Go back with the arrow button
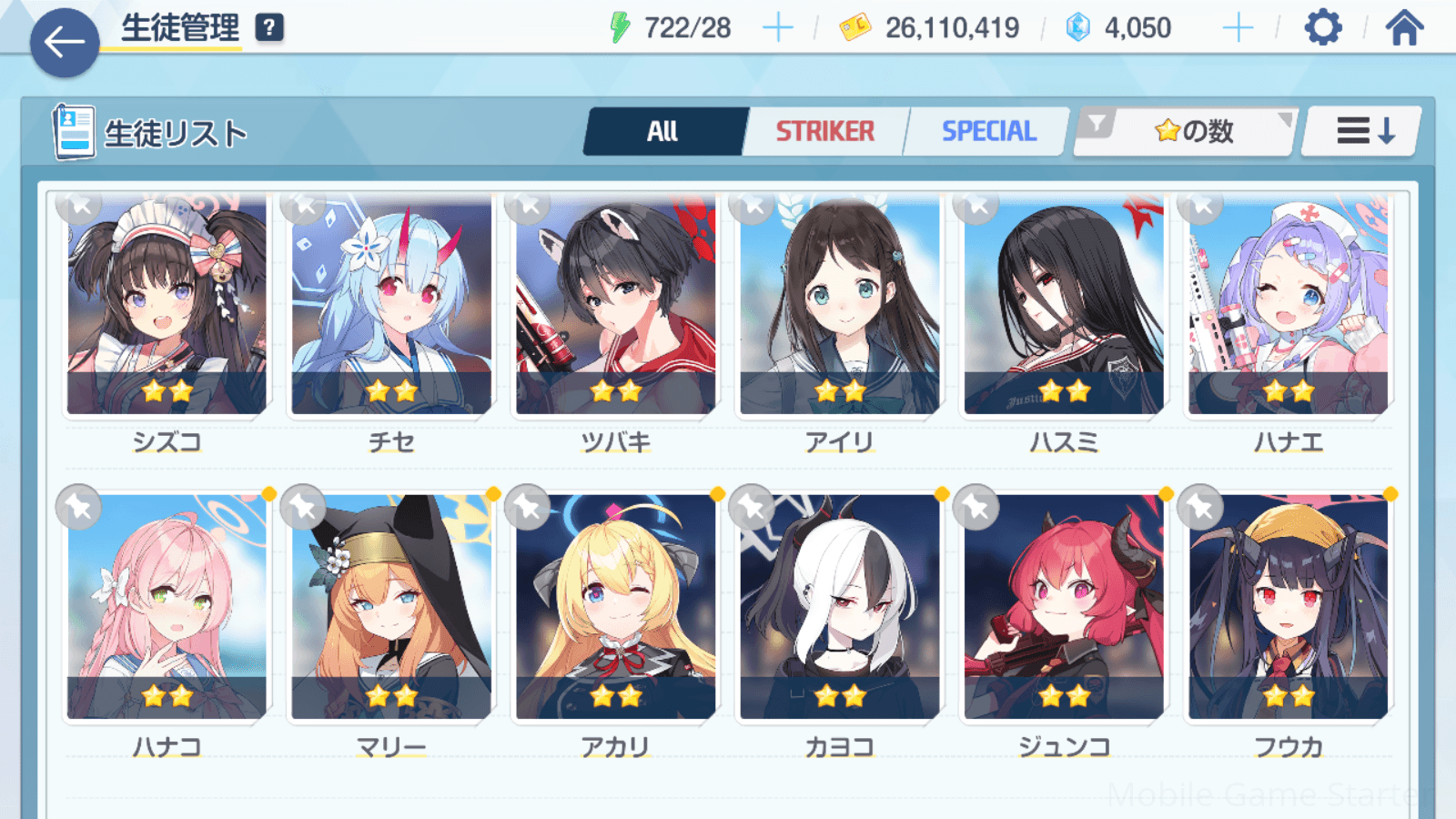 (x=65, y=42)
